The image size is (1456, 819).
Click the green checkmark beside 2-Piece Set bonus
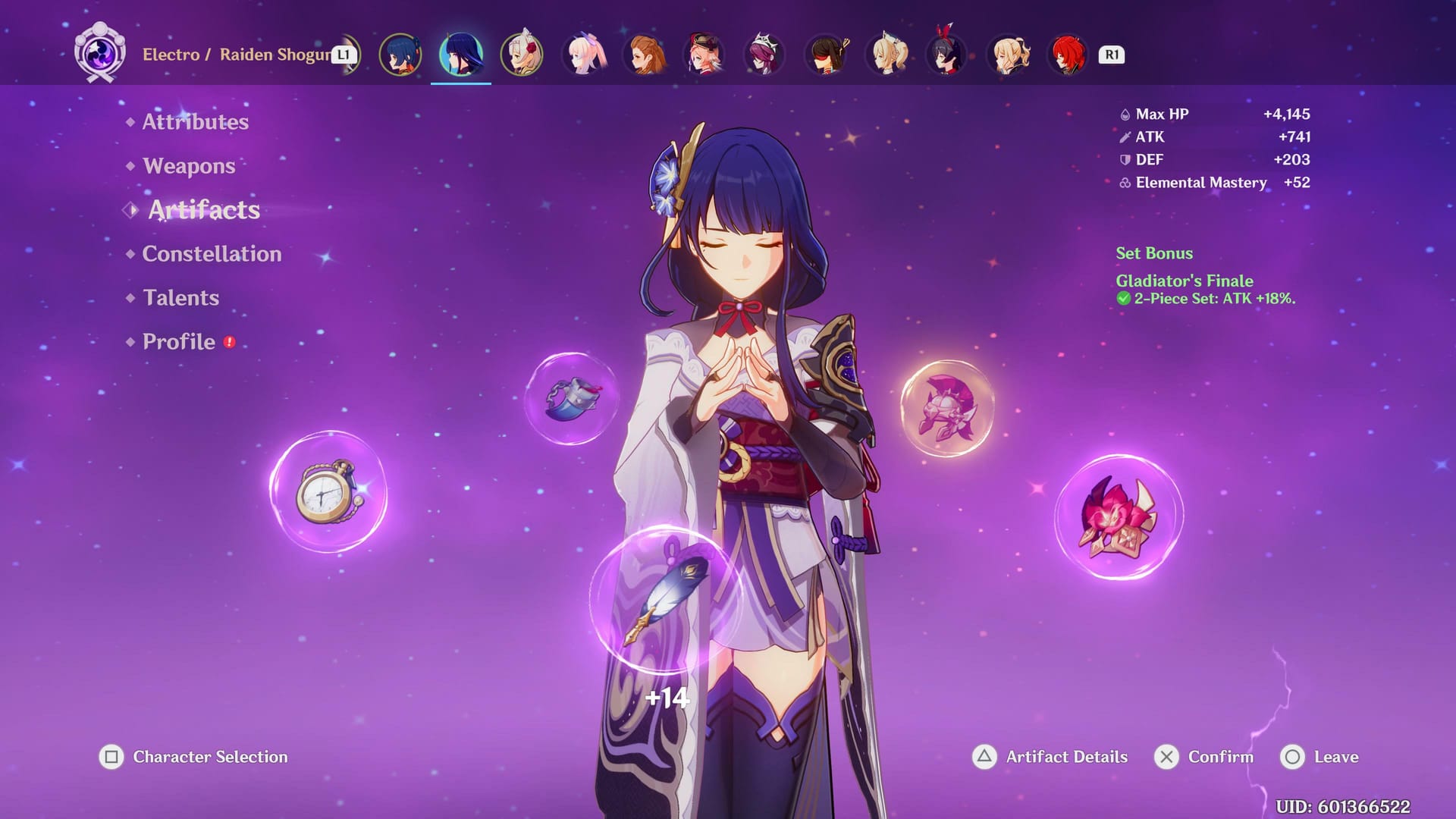[x=1123, y=299]
